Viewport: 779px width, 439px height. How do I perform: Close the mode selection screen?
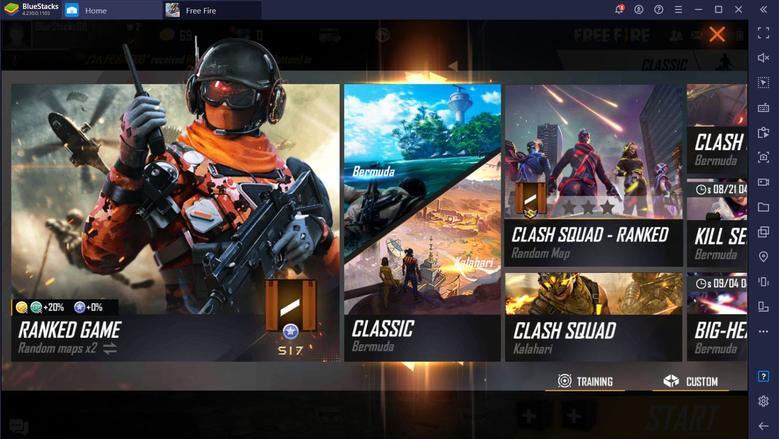coord(717,35)
